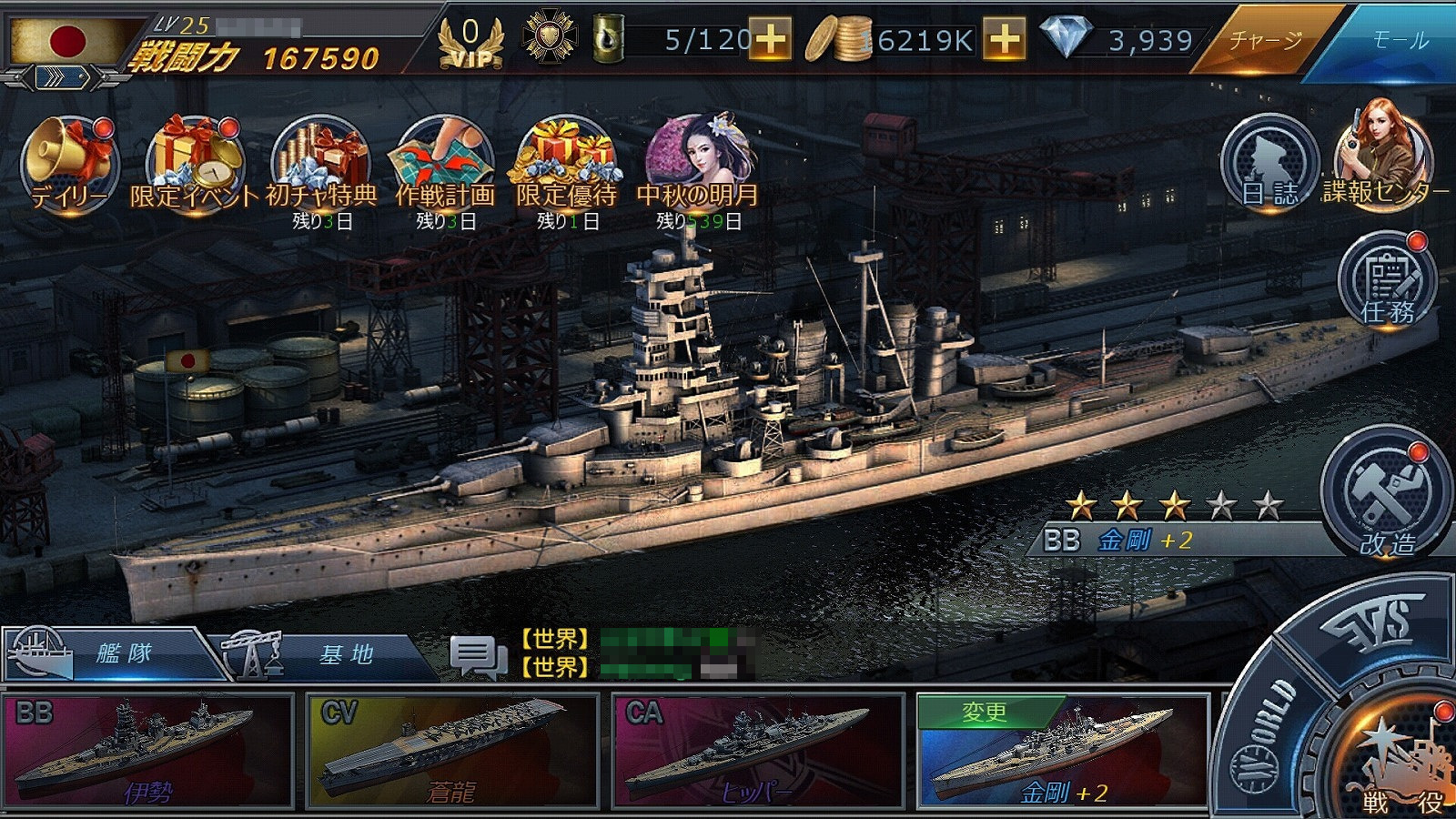Add fuel with the plus button
Image resolution: width=1456 pixels, height=819 pixels.
[x=770, y=40]
